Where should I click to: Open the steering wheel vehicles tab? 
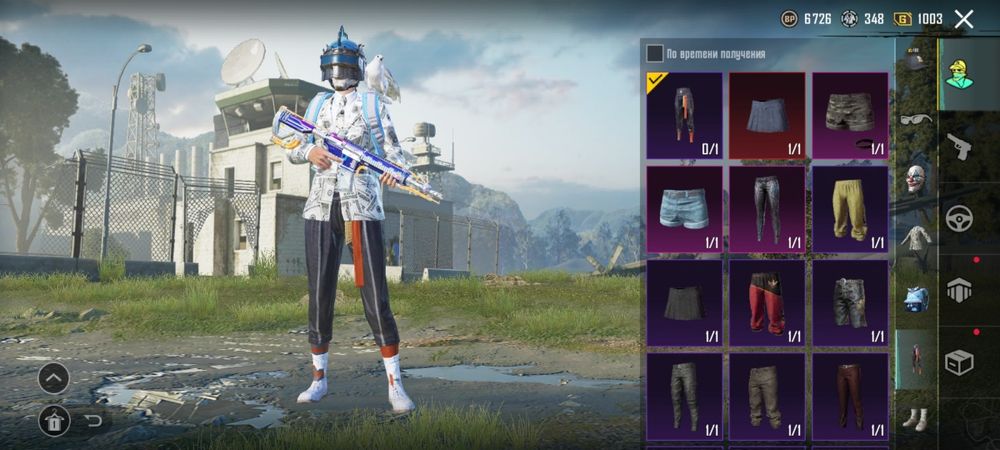pyautogui.click(x=959, y=218)
